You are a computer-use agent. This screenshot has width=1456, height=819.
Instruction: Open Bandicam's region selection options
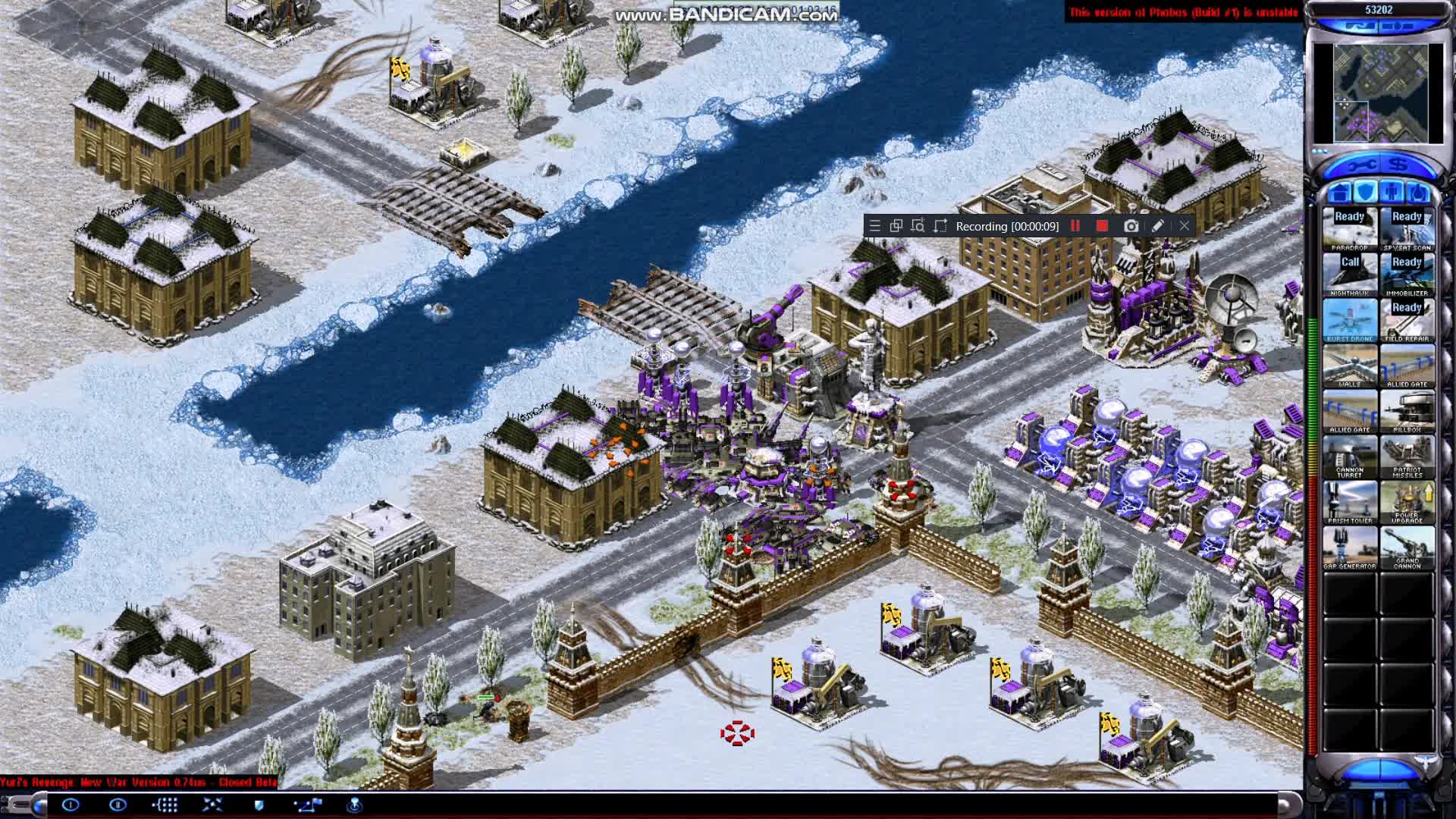pos(917,226)
